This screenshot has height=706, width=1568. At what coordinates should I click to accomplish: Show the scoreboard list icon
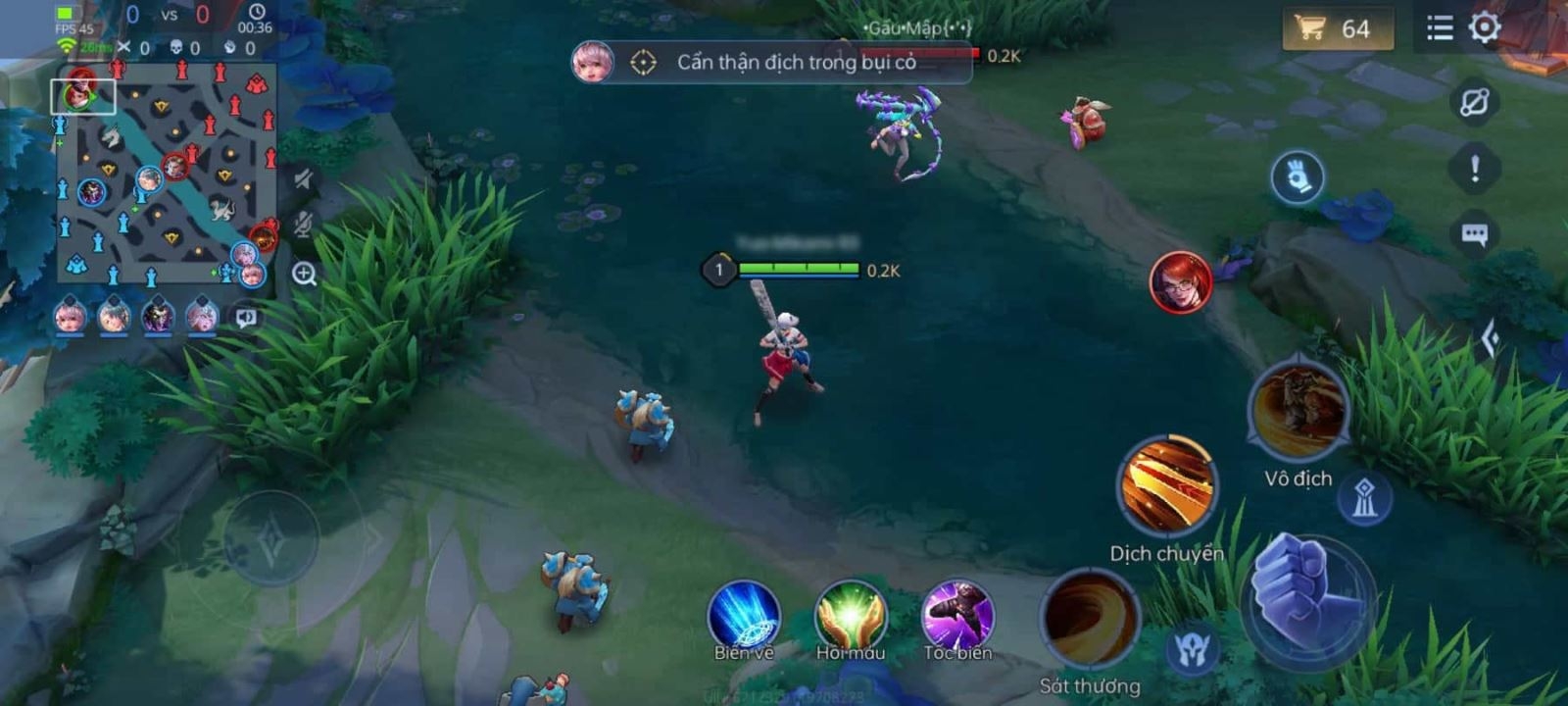(1440, 27)
